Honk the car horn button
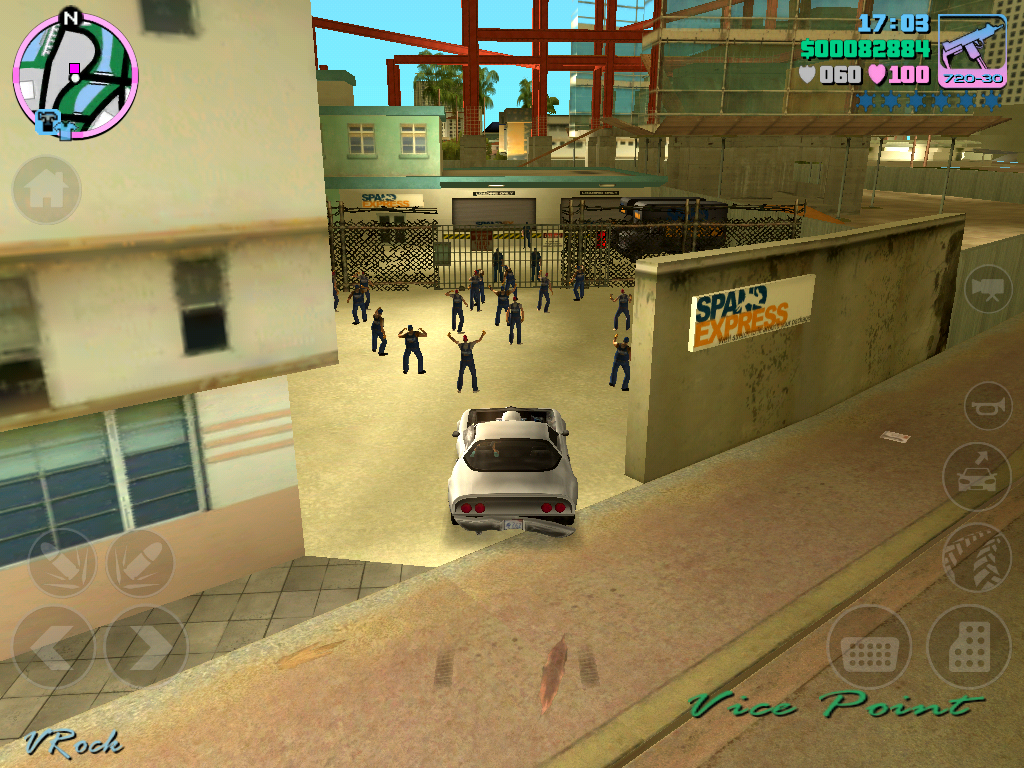The height and width of the screenshot is (768, 1024). tap(988, 406)
